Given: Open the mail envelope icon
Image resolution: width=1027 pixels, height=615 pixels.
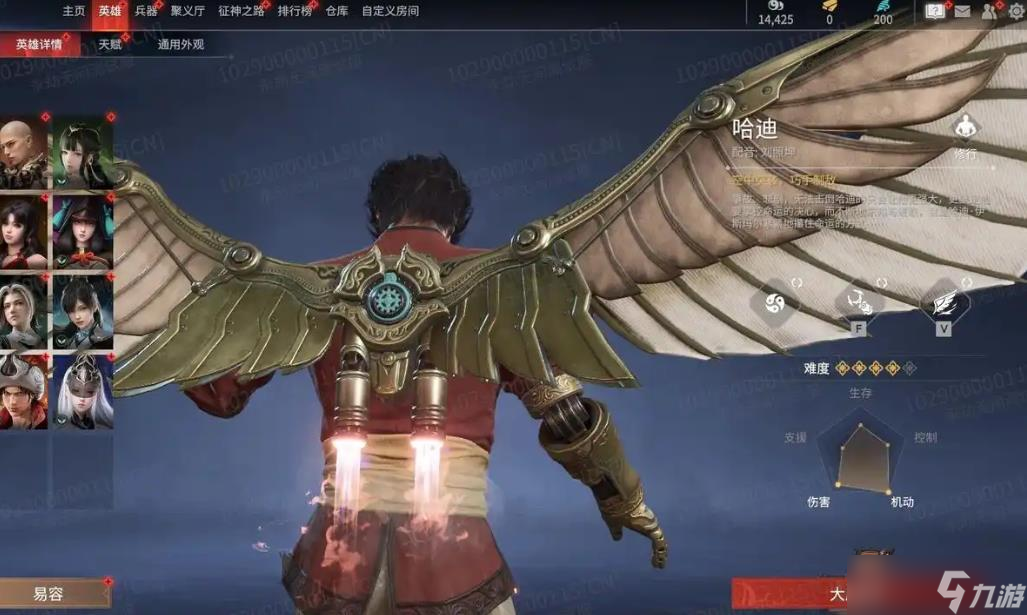Looking at the screenshot, I should 962,12.
